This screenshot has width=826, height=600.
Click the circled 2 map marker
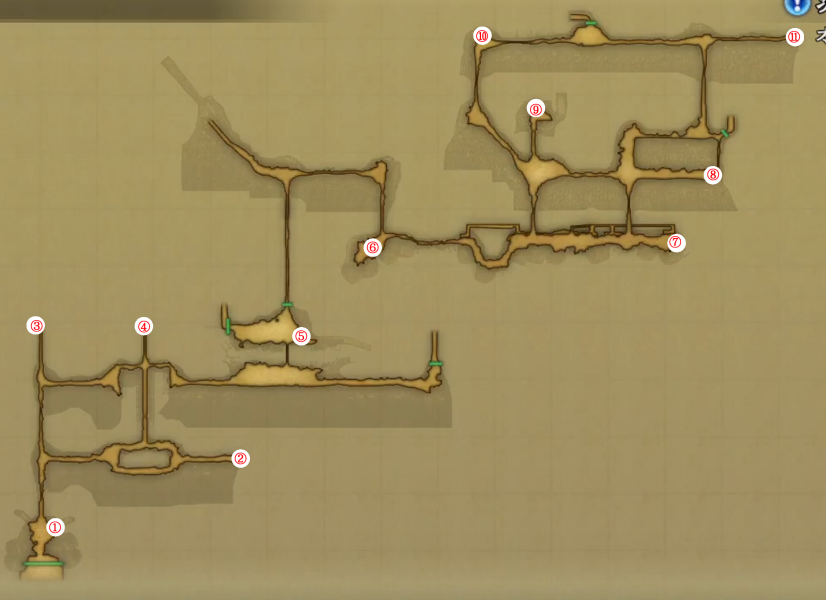(x=240, y=459)
